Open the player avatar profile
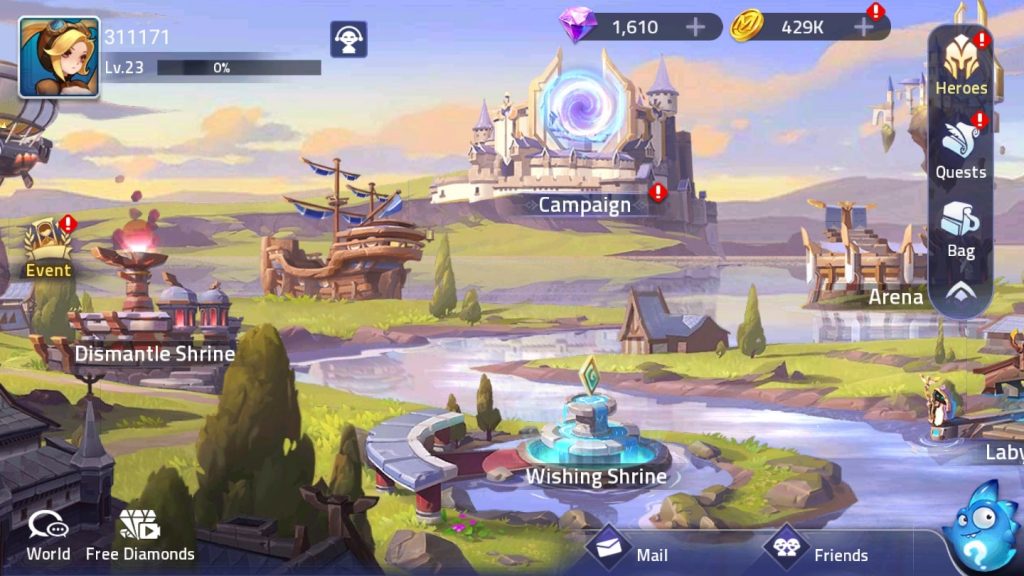Viewport: 1024px width, 576px height. tap(59, 57)
